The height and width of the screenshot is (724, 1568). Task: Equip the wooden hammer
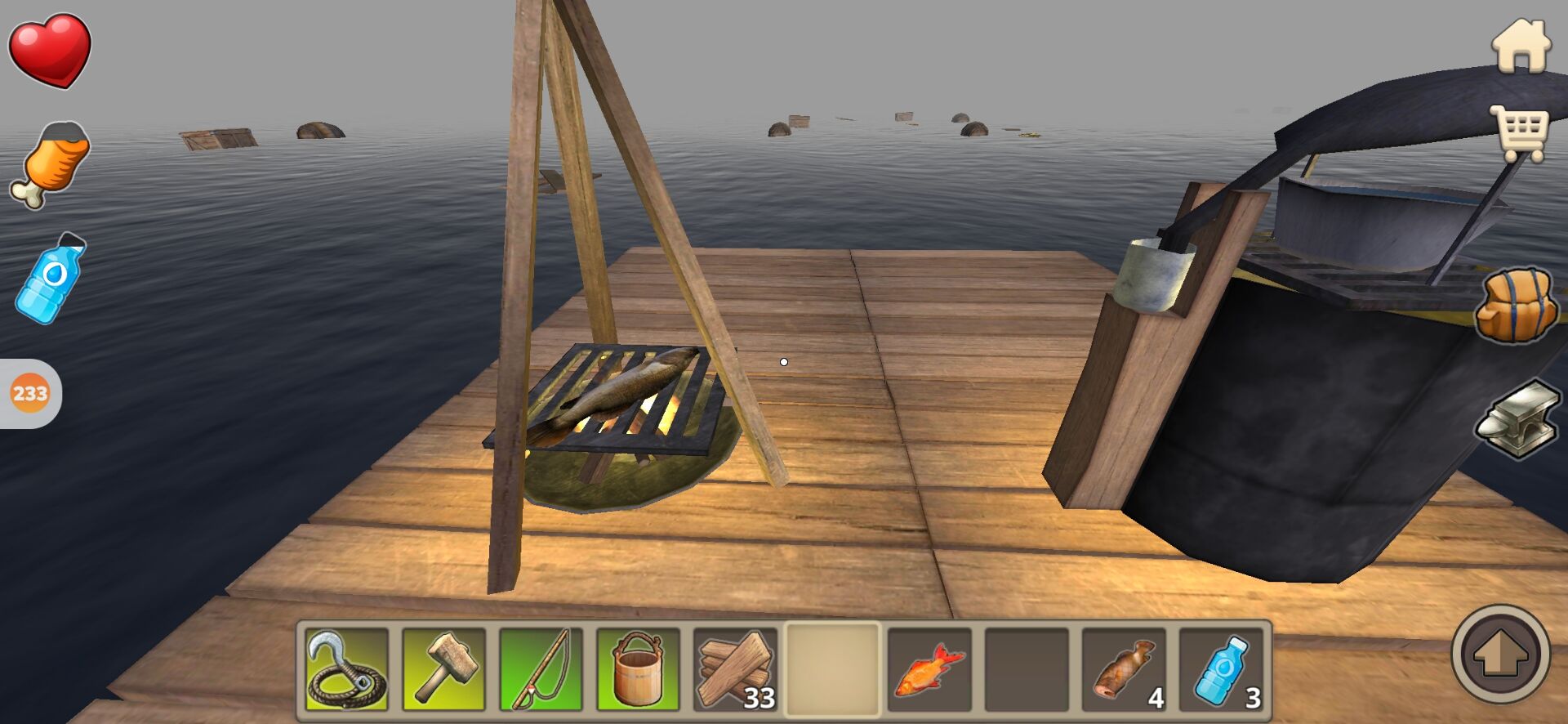pyautogui.click(x=444, y=669)
